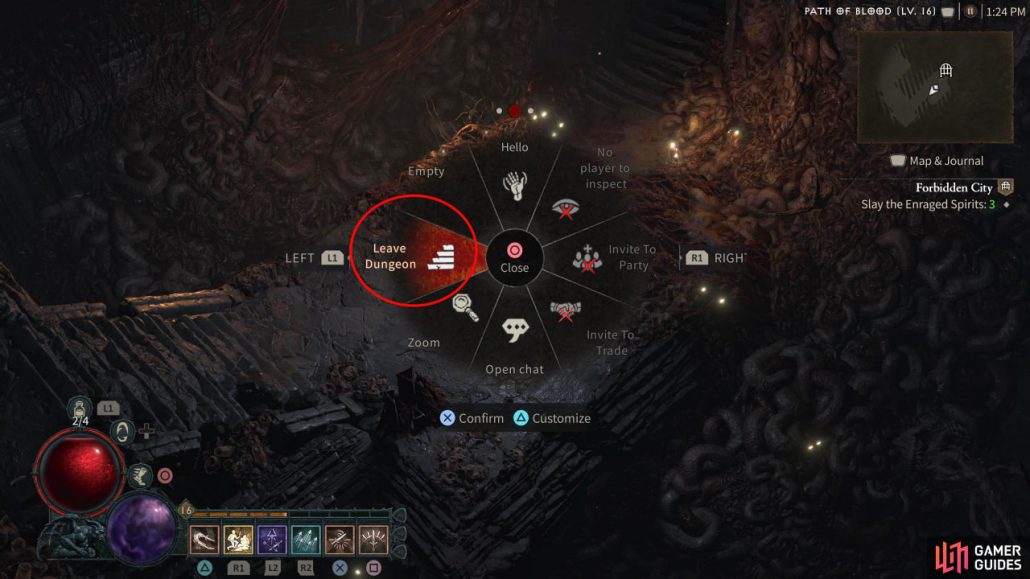Image resolution: width=1030 pixels, height=579 pixels.
Task: Confirm the wheel selection
Action: (x=472, y=418)
